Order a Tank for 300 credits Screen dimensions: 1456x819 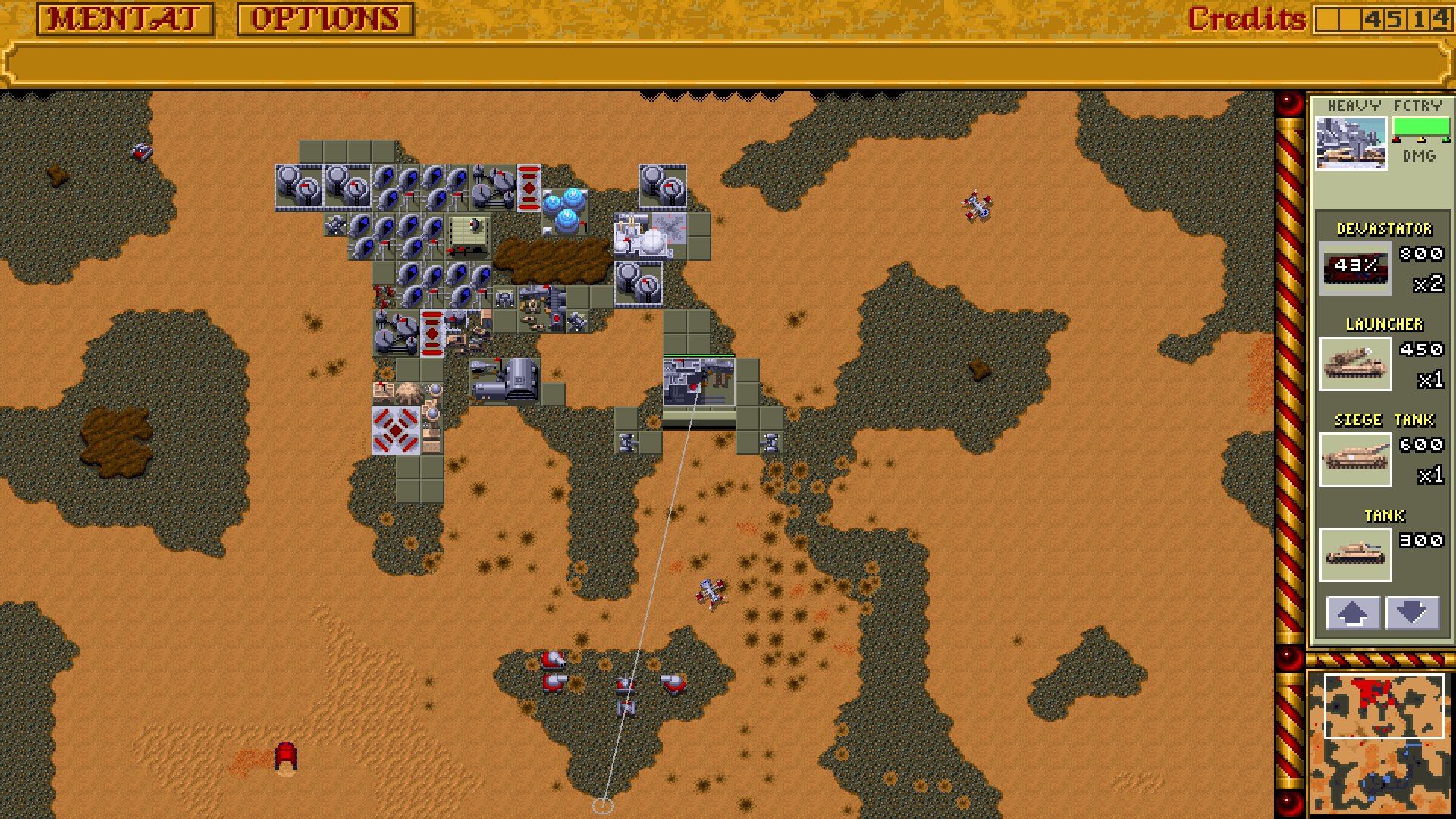pyautogui.click(x=1357, y=554)
